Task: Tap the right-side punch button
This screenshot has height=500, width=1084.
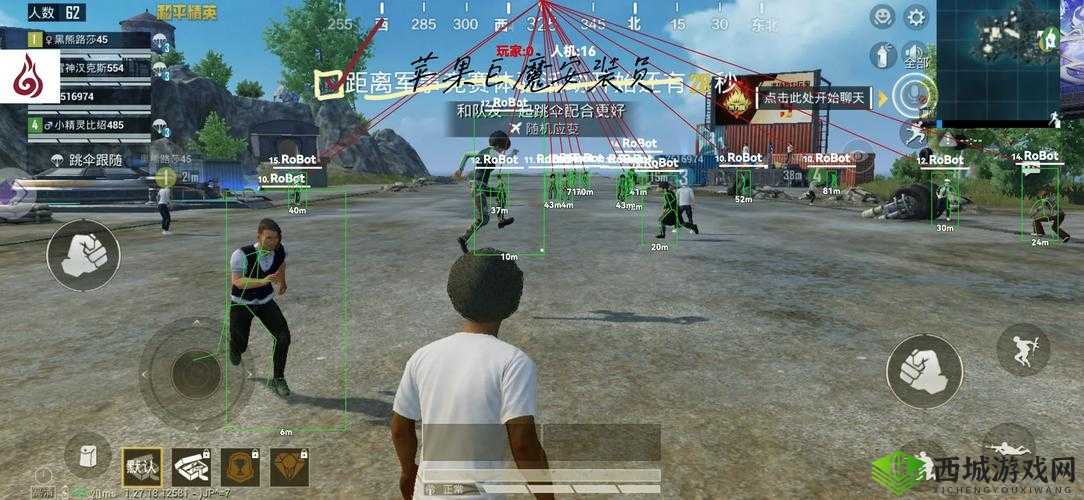Action: (x=923, y=370)
